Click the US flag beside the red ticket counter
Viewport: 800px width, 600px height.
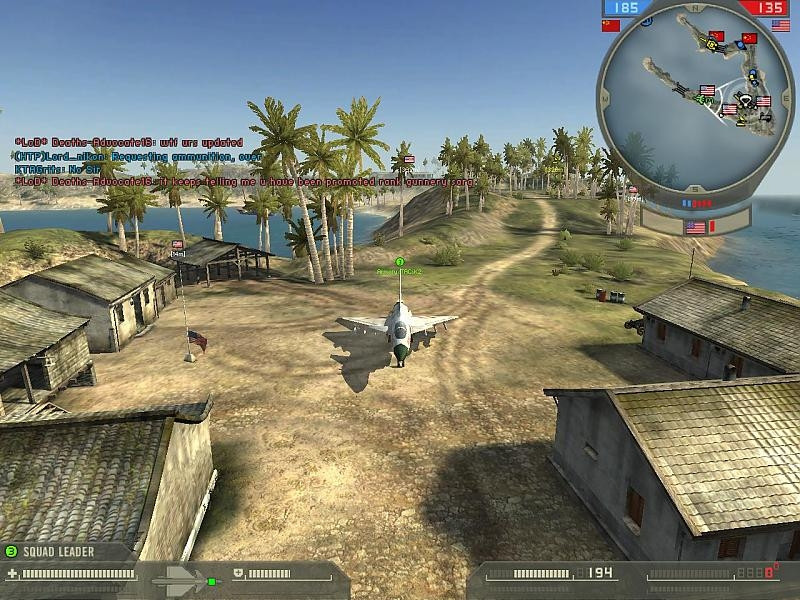click(x=780, y=25)
